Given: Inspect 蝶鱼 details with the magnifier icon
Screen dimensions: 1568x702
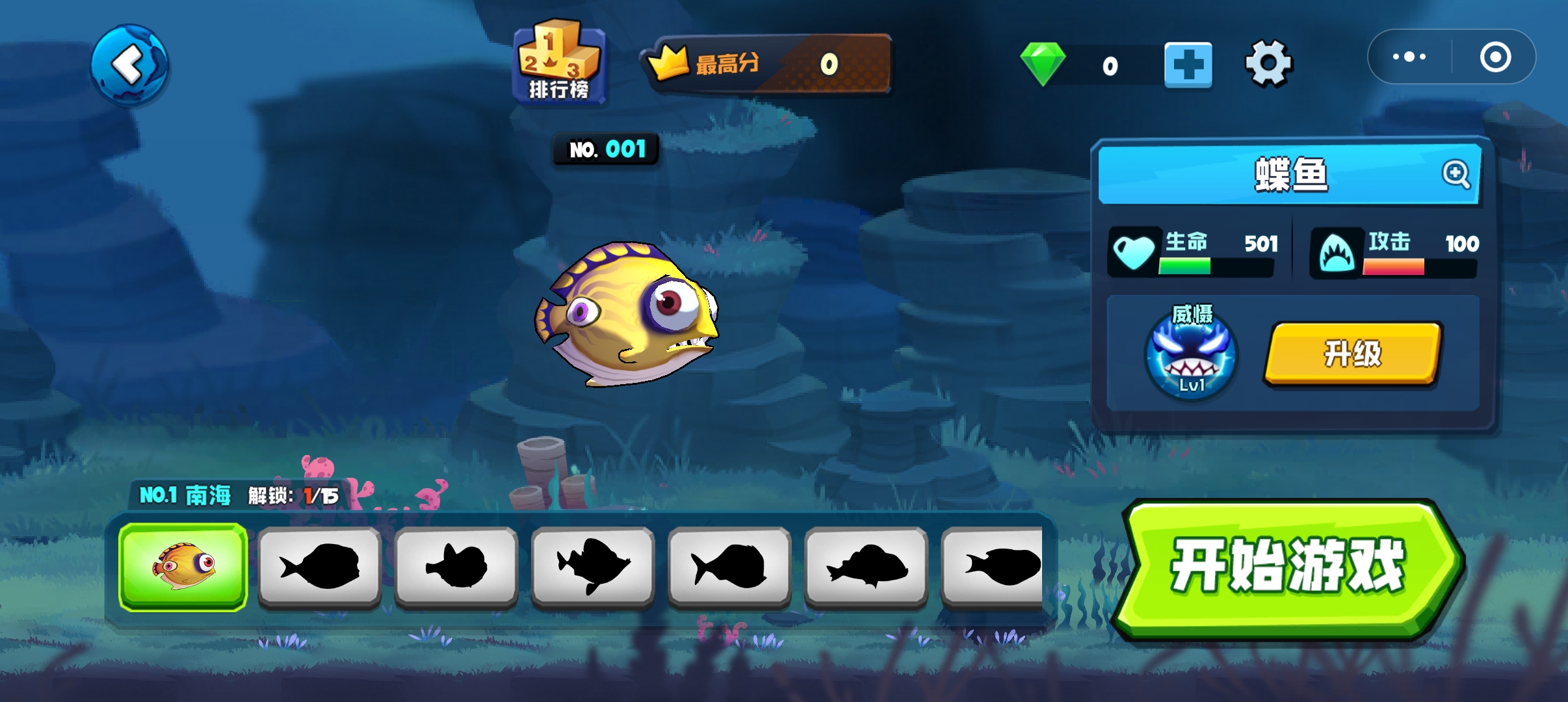Looking at the screenshot, I should 1455,174.
